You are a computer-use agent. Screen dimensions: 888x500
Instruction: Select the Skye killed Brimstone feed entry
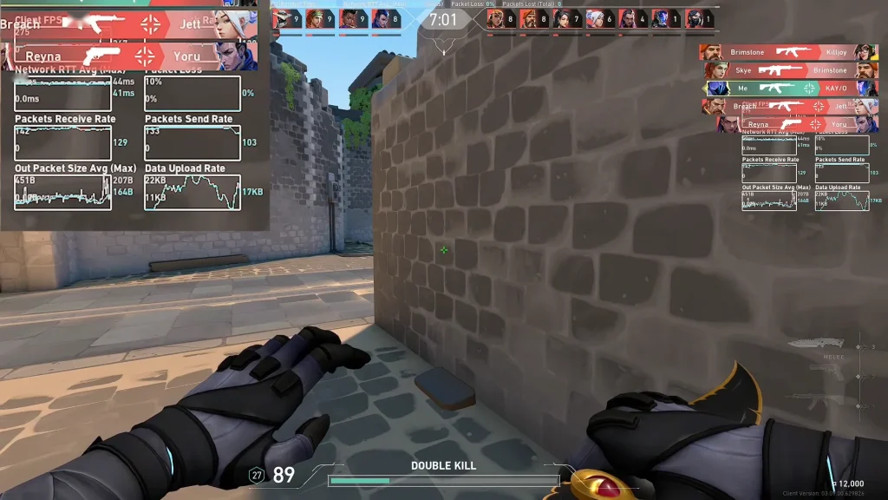[x=788, y=70]
